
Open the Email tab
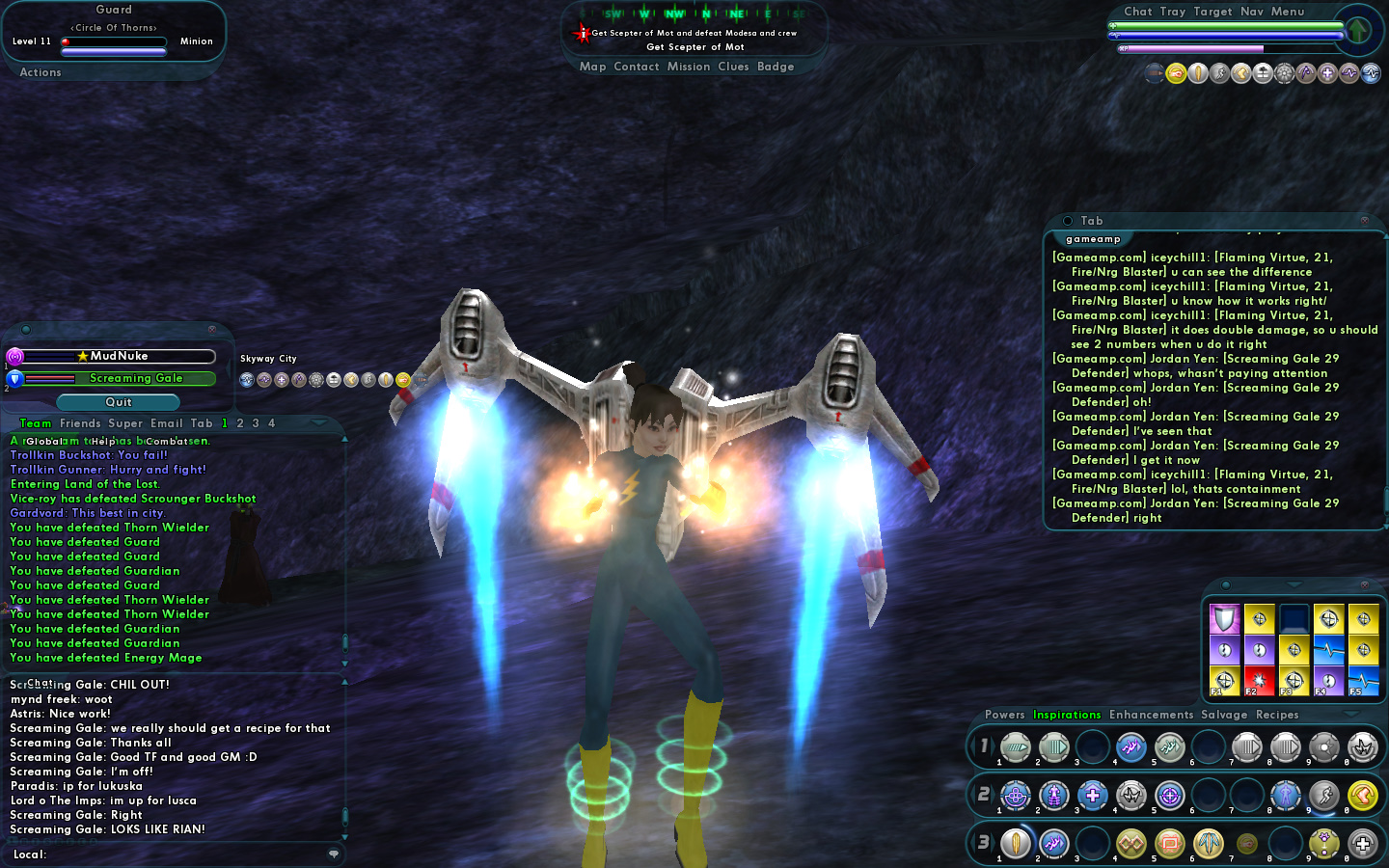[x=166, y=423]
